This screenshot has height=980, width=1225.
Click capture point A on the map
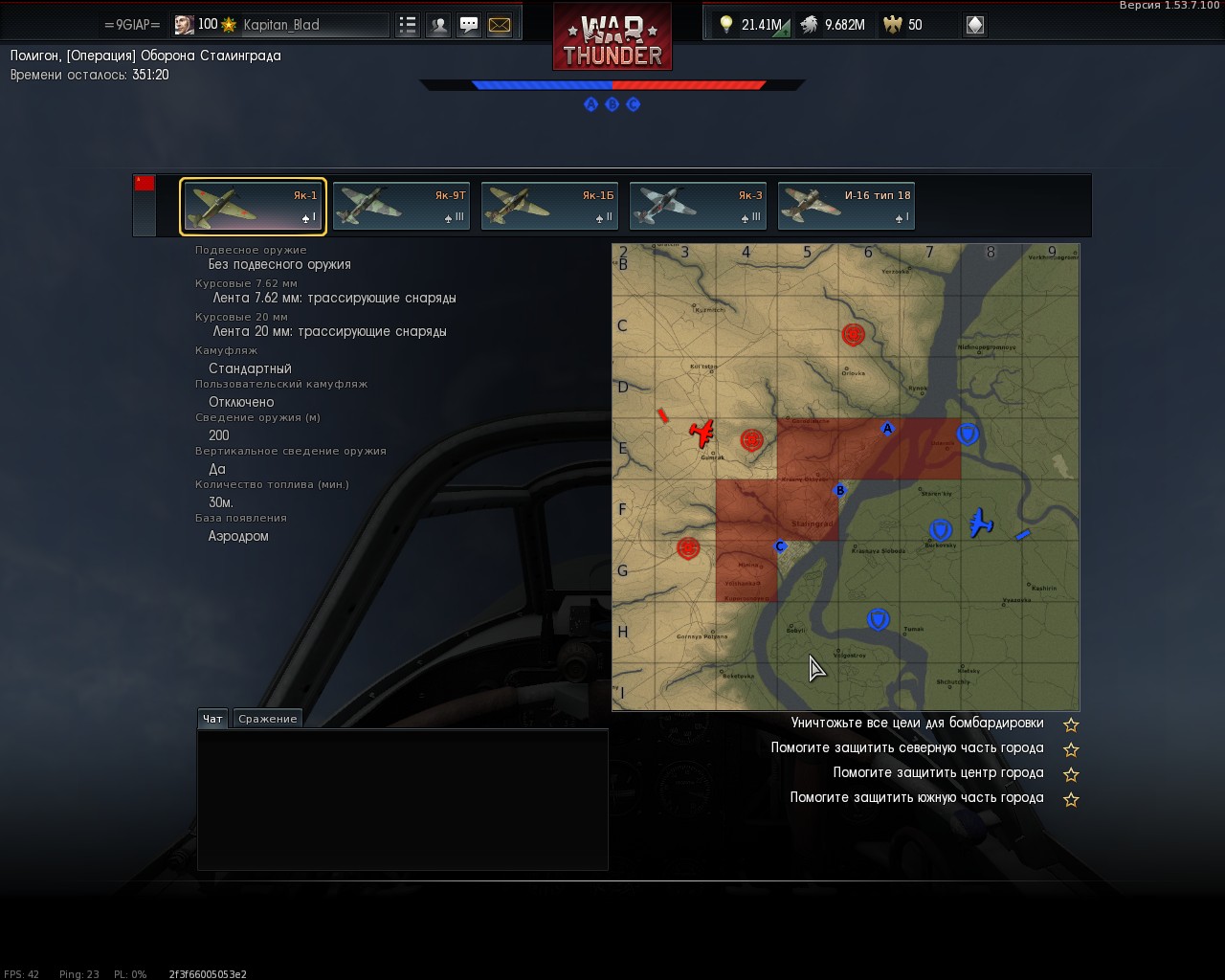[887, 429]
